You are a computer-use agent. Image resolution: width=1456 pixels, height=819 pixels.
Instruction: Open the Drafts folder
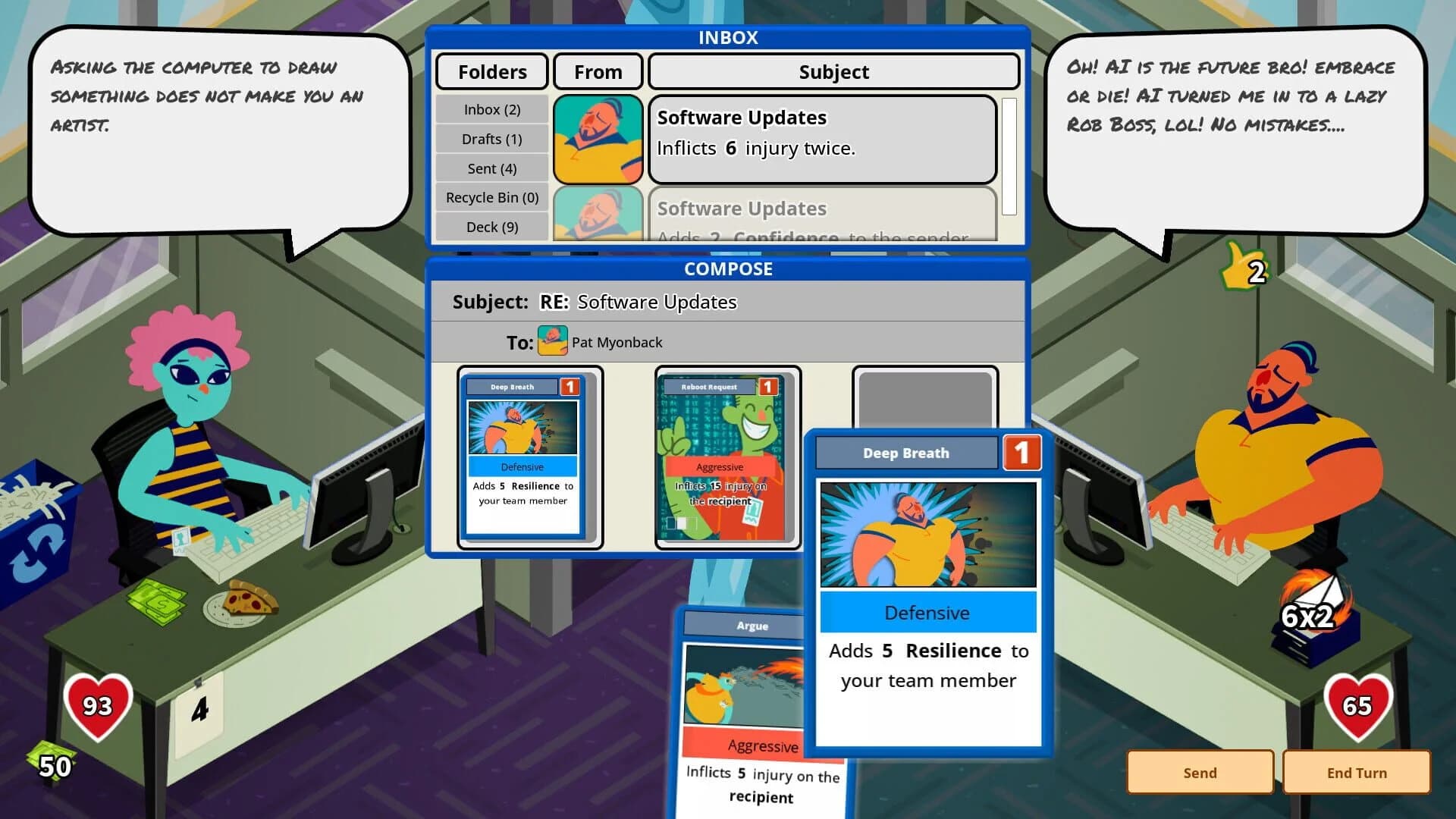click(x=491, y=139)
